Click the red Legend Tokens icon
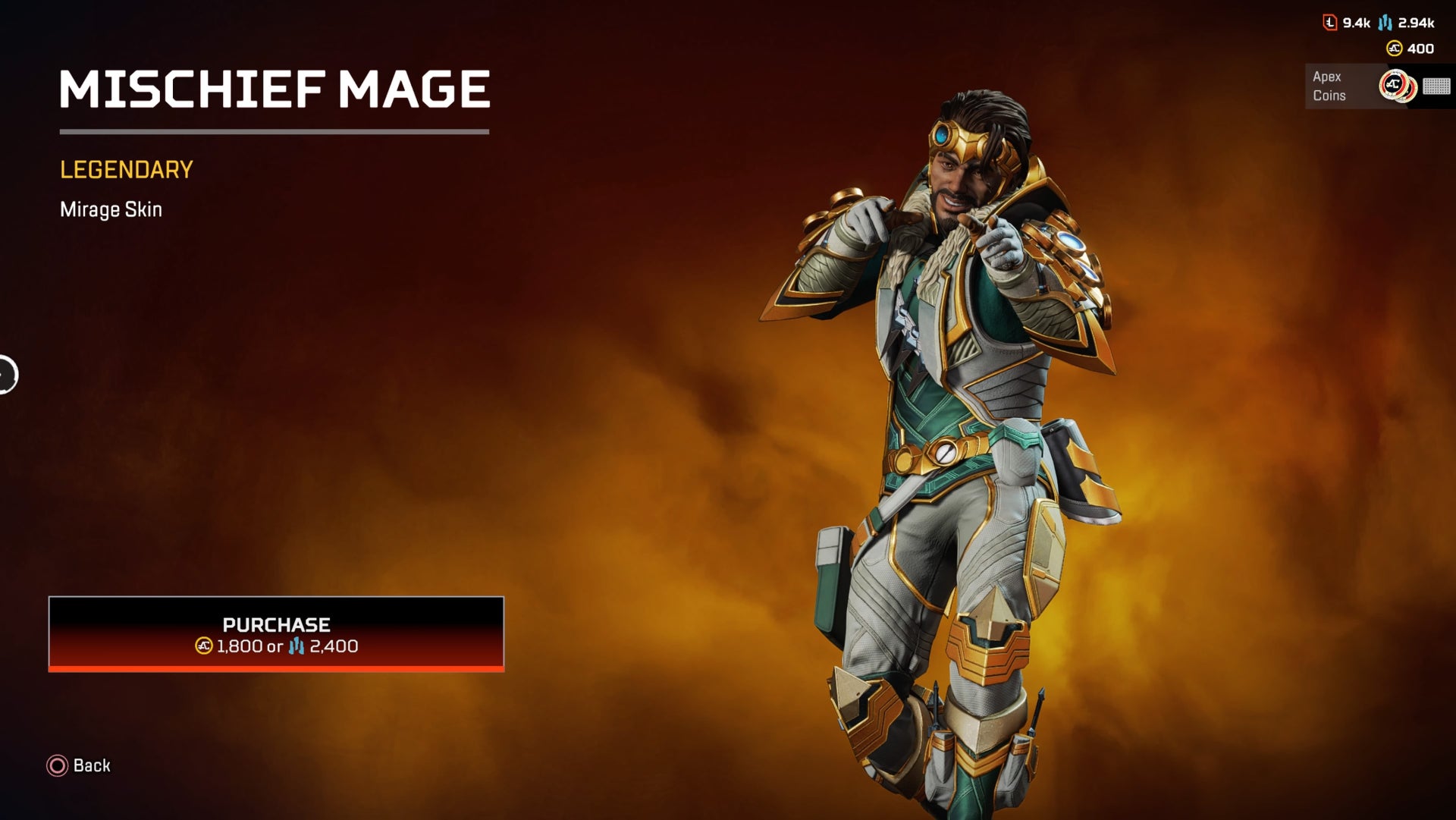This screenshot has width=1456, height=820. (1330, 22)
